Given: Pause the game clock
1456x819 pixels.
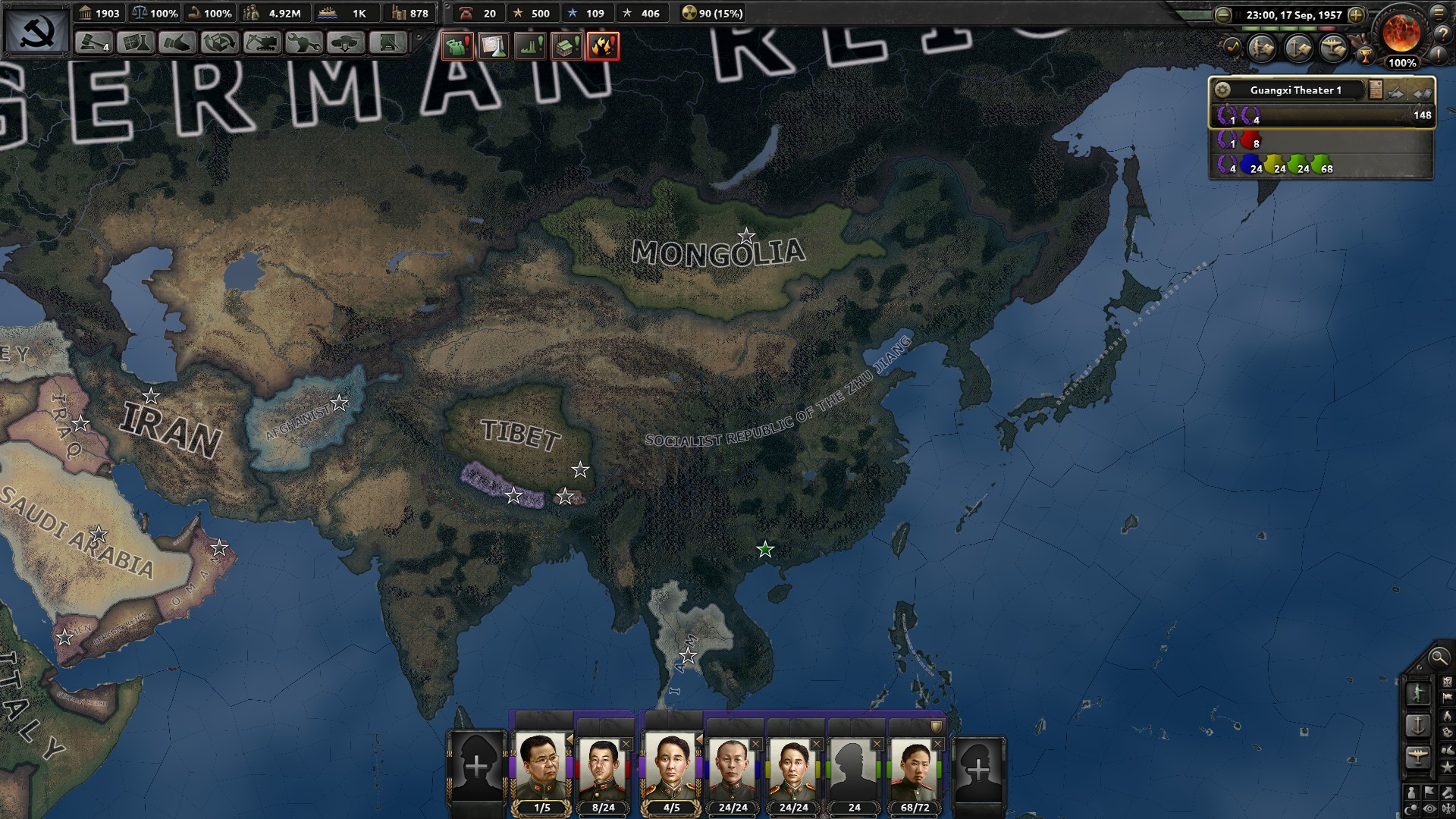Looking at the screenshot, I should coord(1238,14).
